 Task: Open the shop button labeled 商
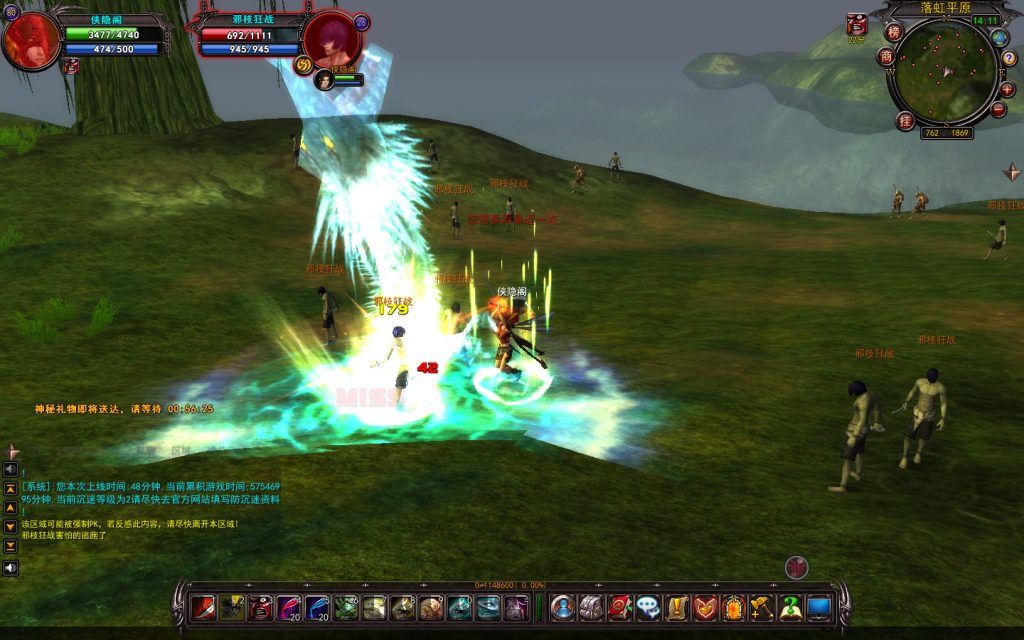point(886,57)
